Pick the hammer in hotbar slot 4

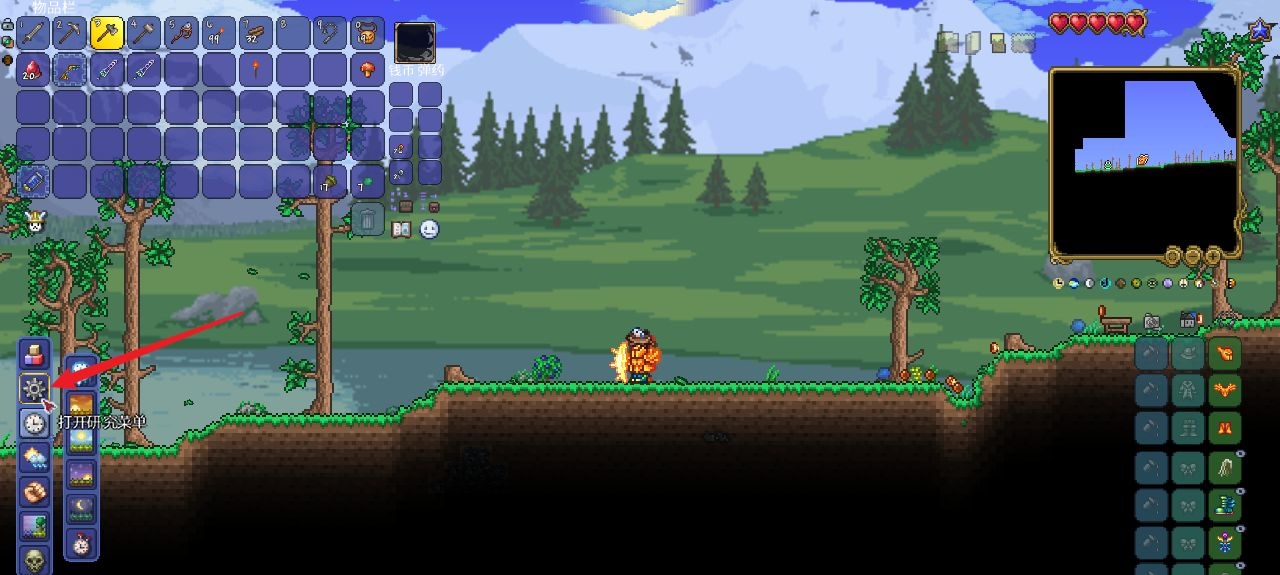pos(144,33)
